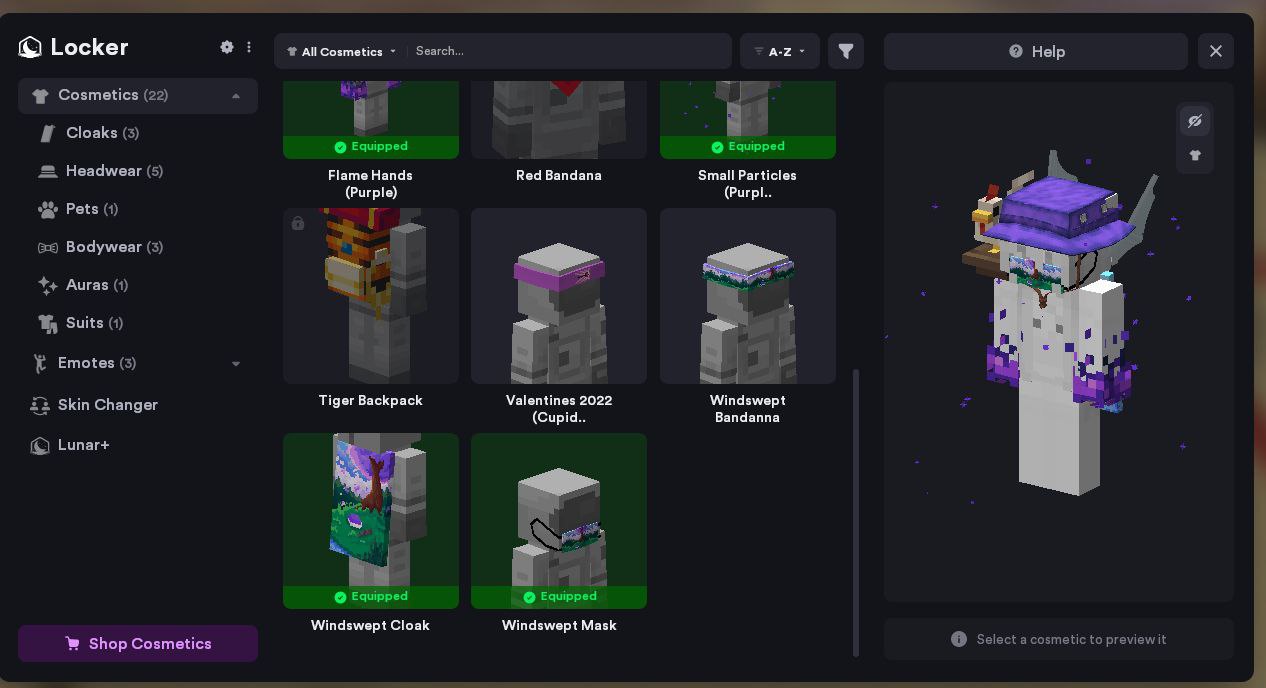Toggle the preview visibility eye icon
The image size is (1266, 688).
(x=1195, y=121)
